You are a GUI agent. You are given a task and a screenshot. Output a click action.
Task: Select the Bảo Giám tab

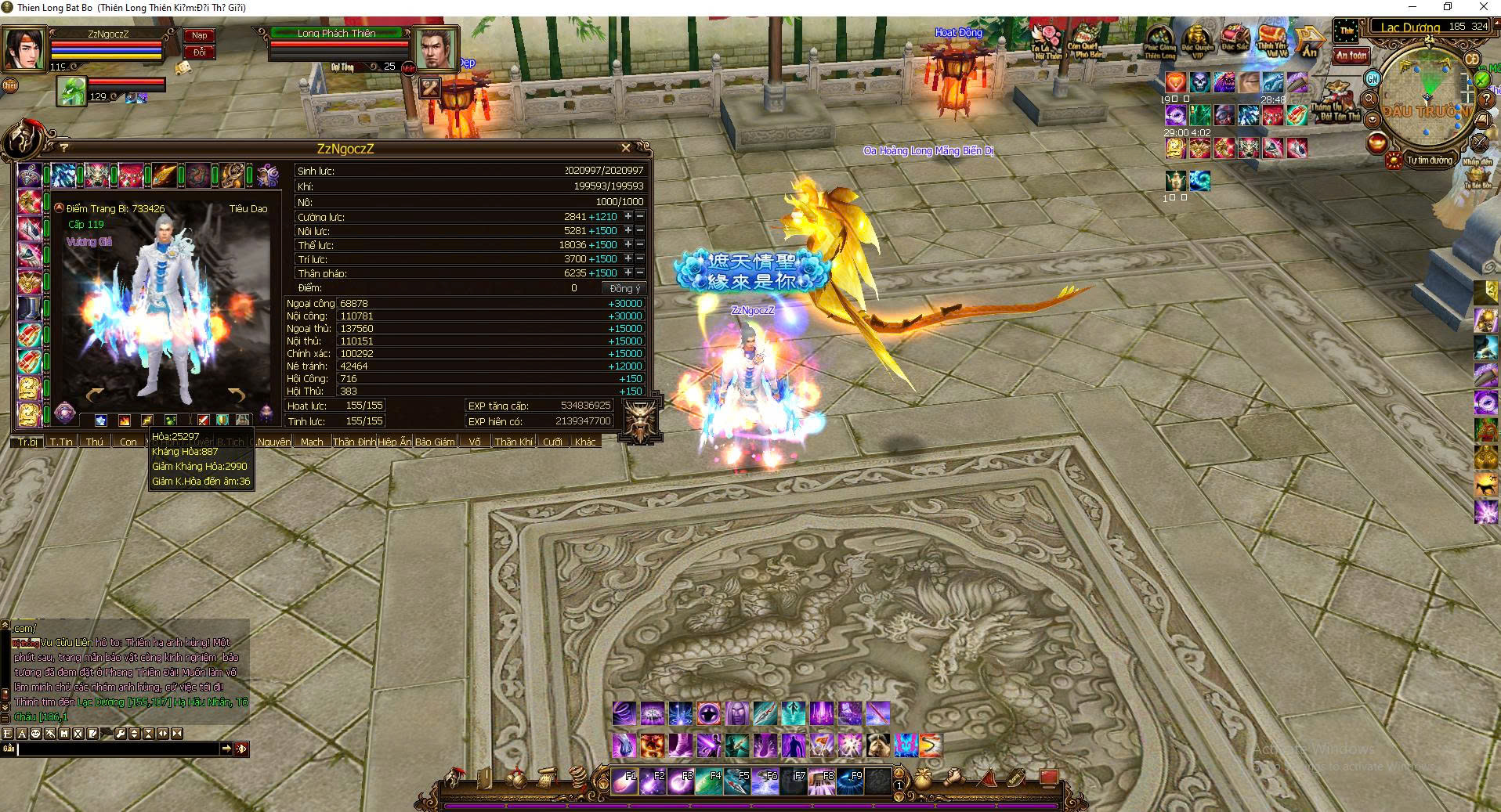pos(435,442)
